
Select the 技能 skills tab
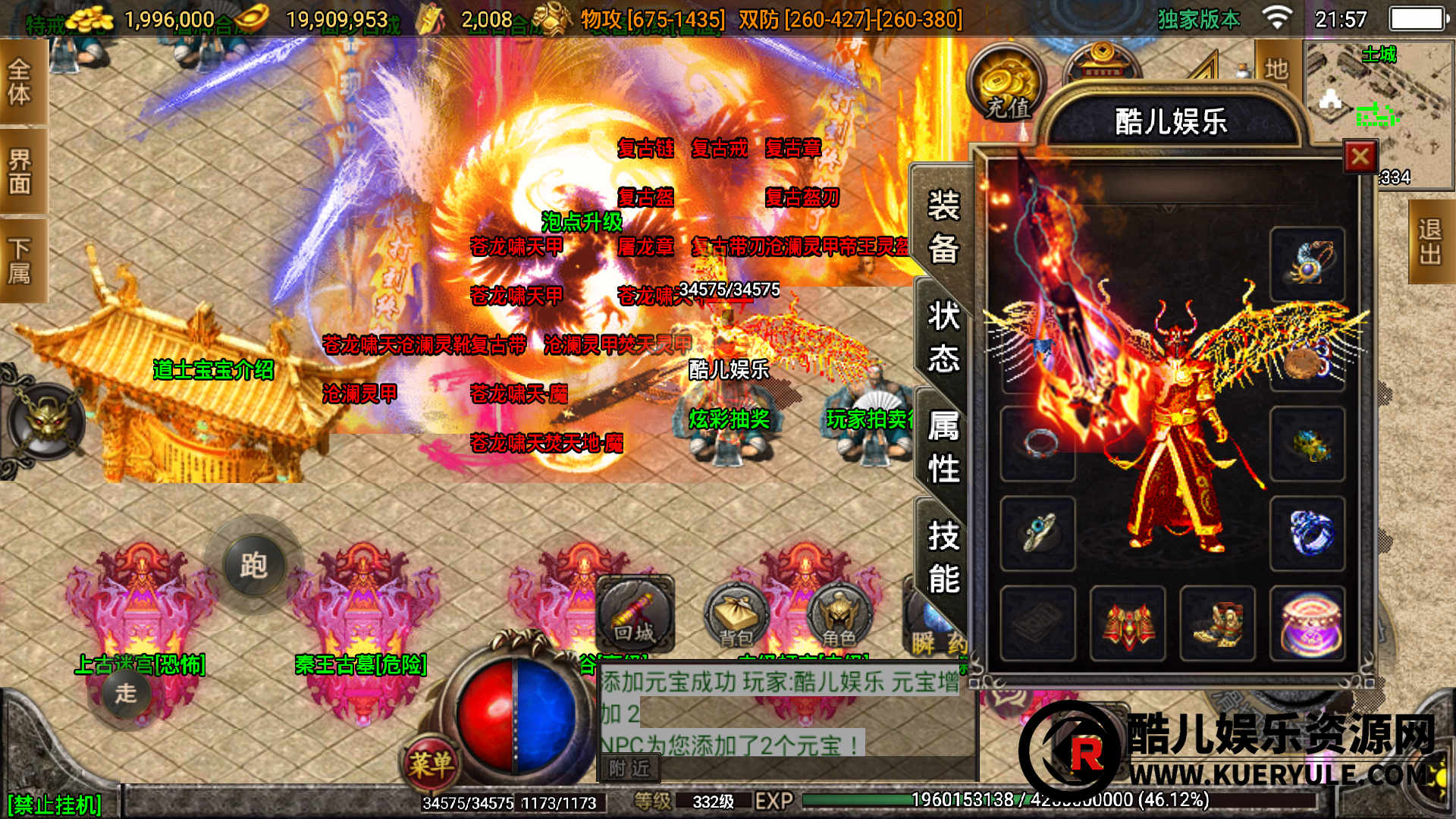click(943, 557)
